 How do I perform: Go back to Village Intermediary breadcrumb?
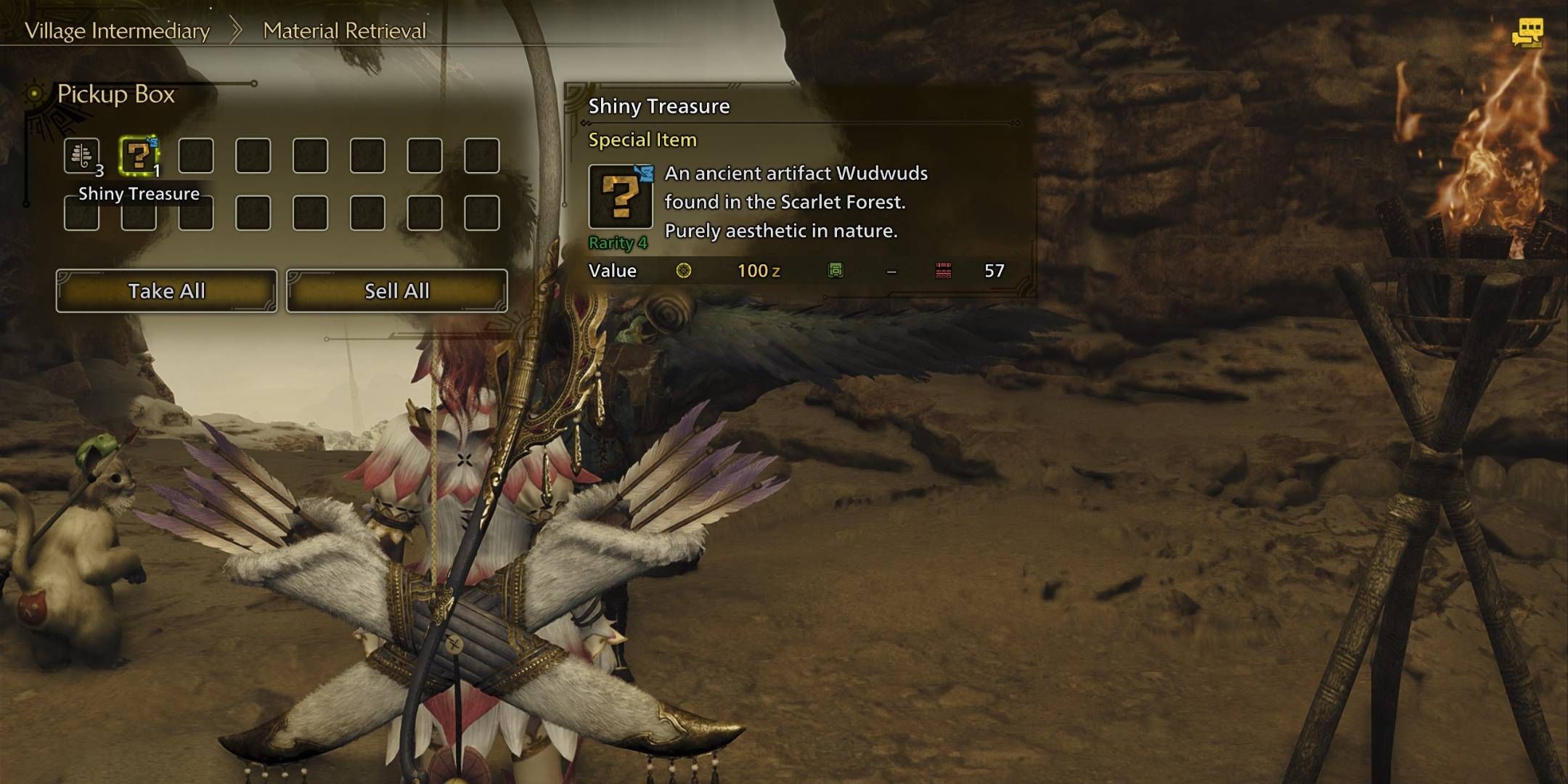[x=117, y=30]
